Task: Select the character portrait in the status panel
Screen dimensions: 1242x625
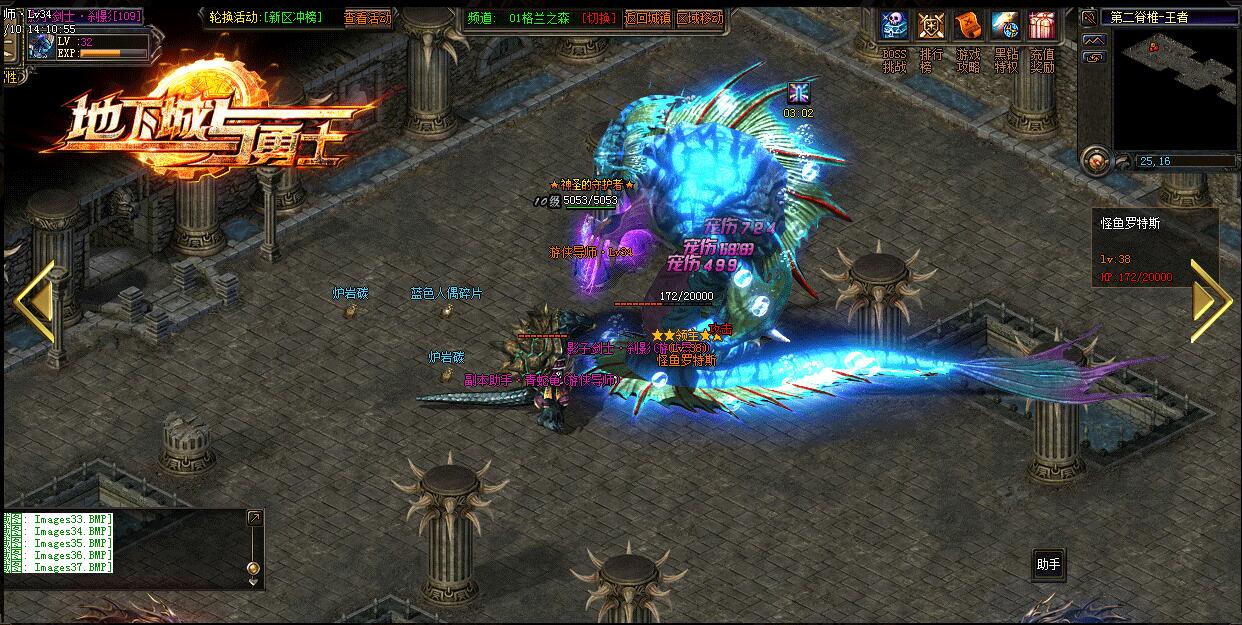Action: point(42,46)
